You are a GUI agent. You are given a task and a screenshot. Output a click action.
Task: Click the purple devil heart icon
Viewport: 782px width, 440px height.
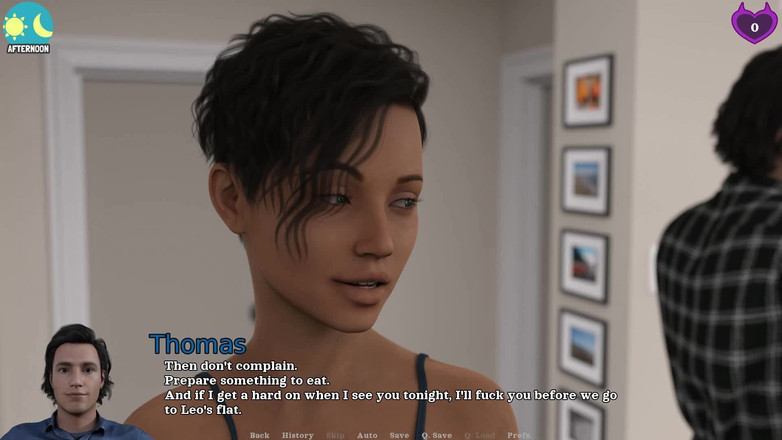(754, 23)
